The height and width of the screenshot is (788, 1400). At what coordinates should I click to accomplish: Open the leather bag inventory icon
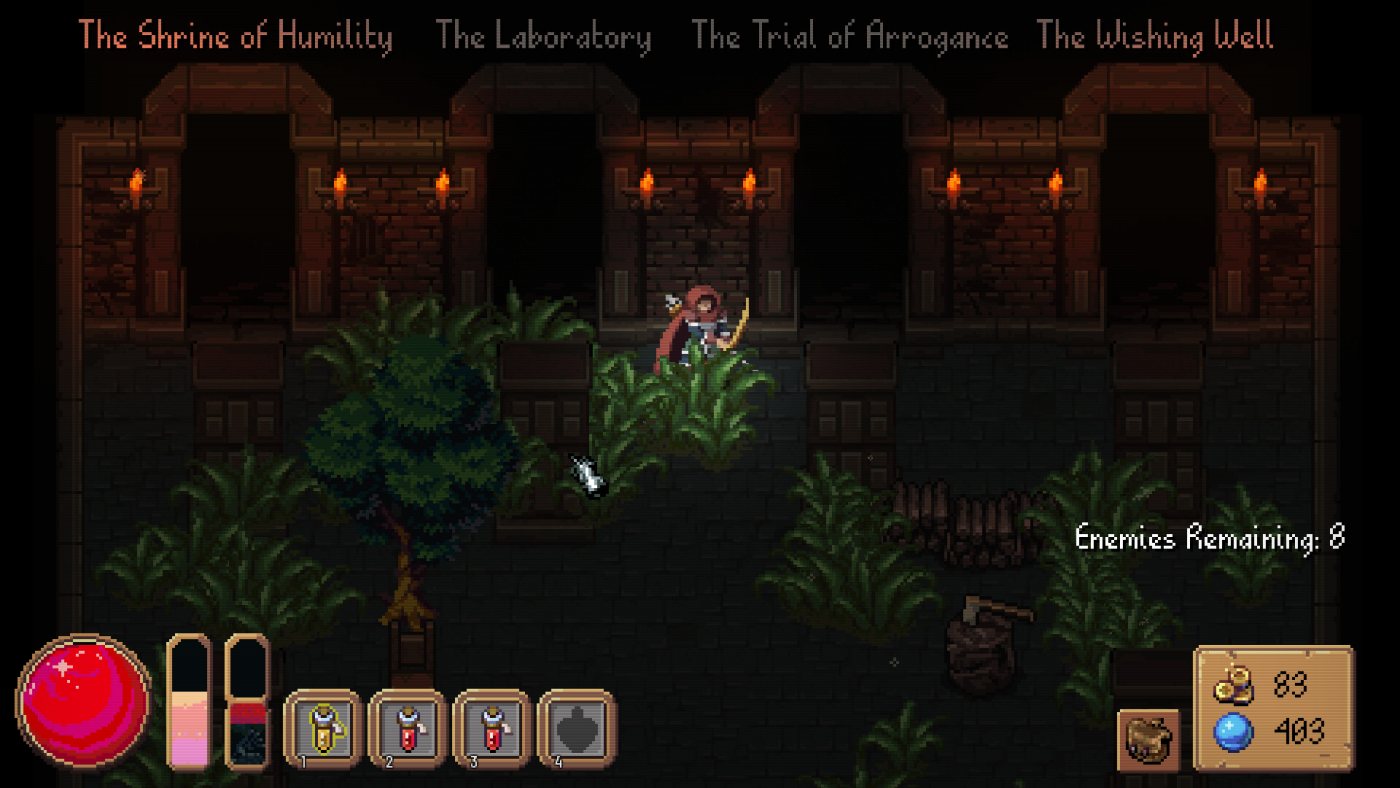point(1148,740)
